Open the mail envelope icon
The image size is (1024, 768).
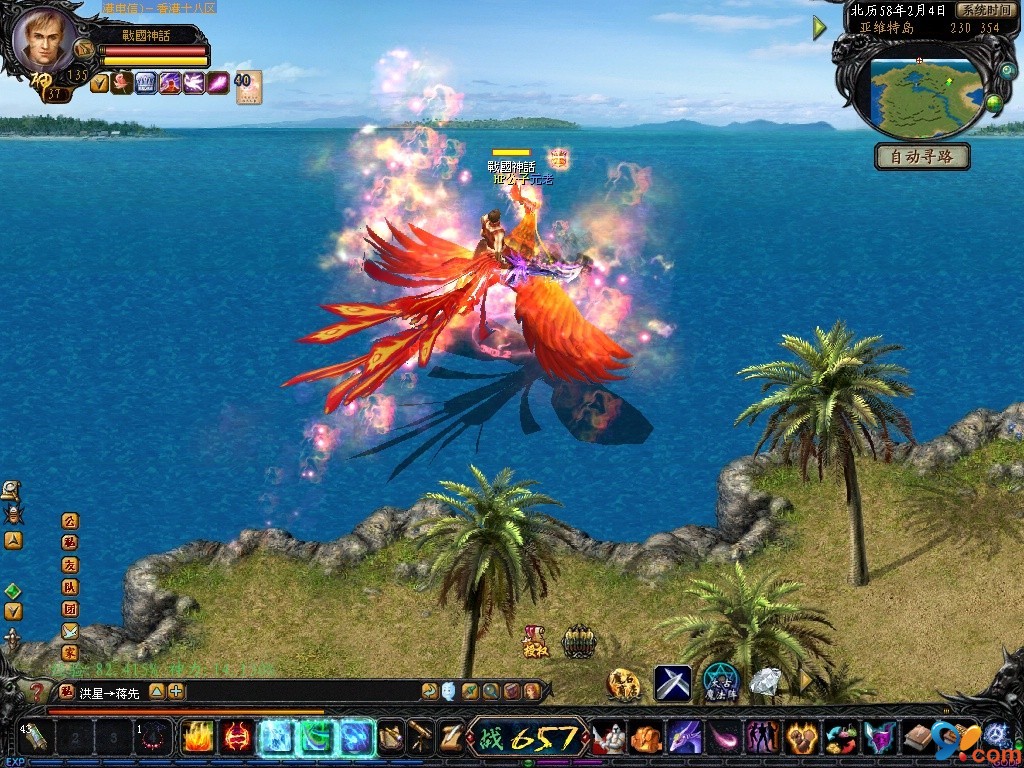pyautogui.click(x=69, y=631)
